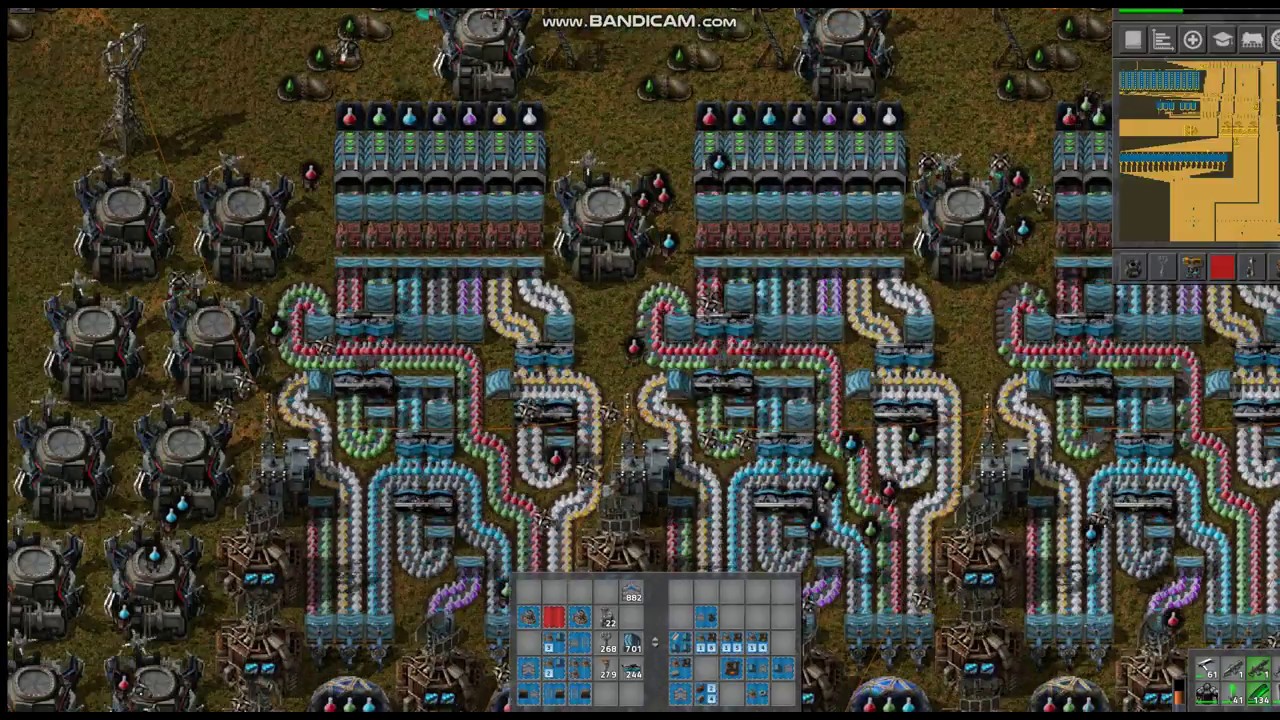Image resolution: width=1280 pixels, height=720 pixels.
Task: Open the production statistics graph button
Action: 1162,40
